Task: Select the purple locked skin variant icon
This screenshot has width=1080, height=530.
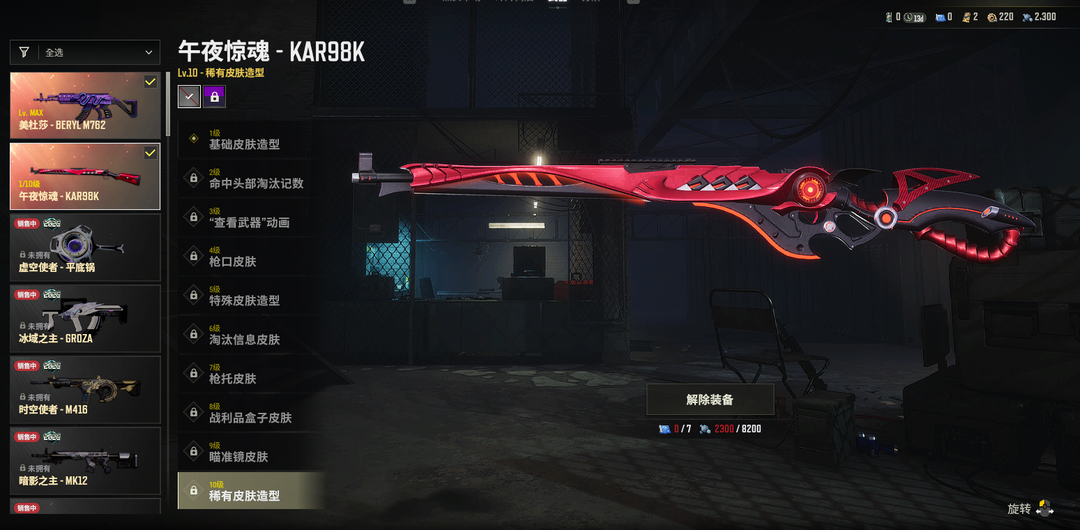Action: (214, 96)
